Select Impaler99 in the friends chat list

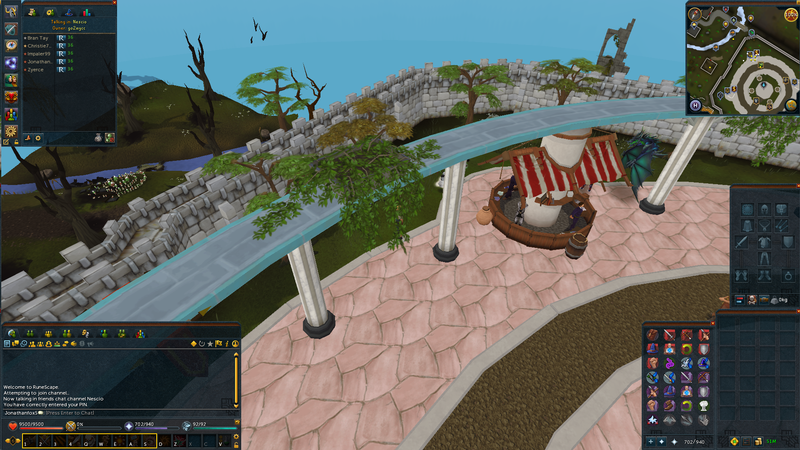click(x=42, y=53)
